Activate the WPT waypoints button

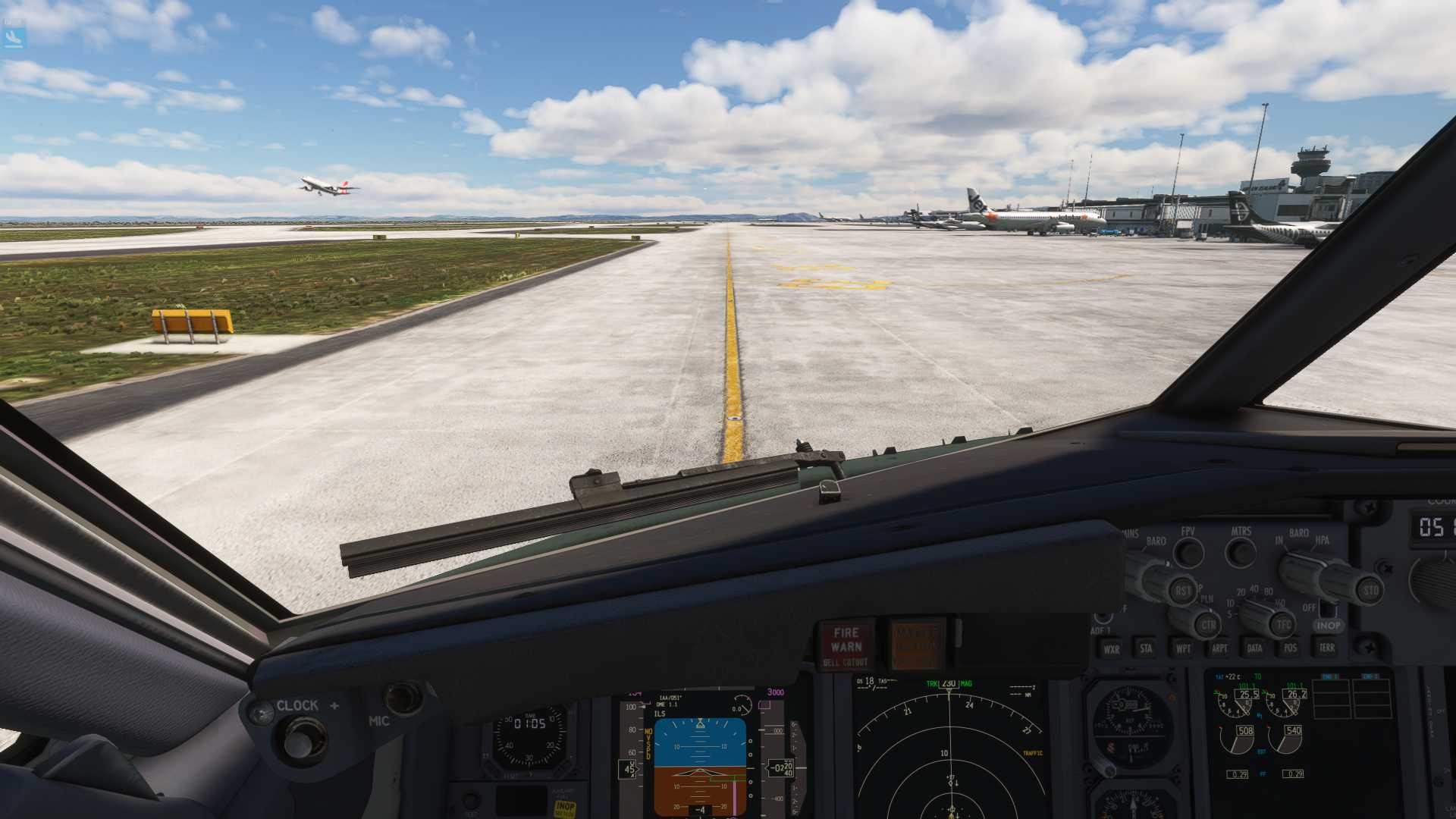tap(1182, 648)
